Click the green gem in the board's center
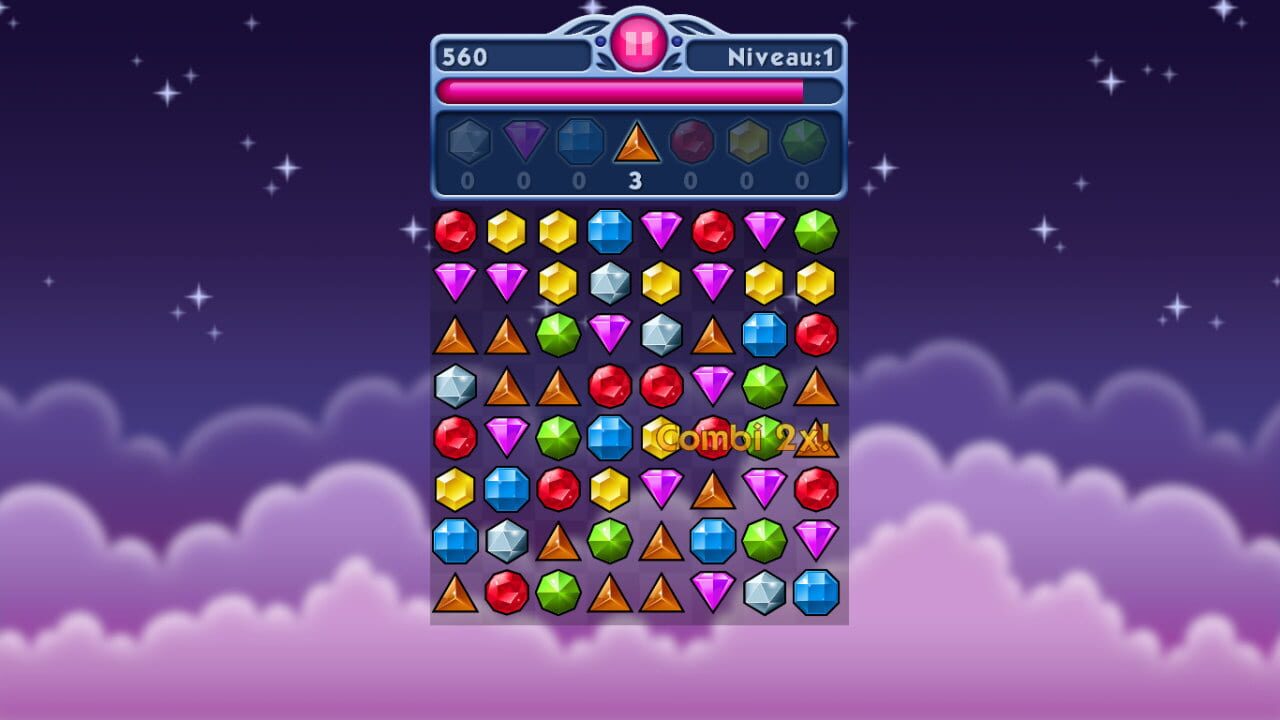1280x720 pixels. coord(559,437)
